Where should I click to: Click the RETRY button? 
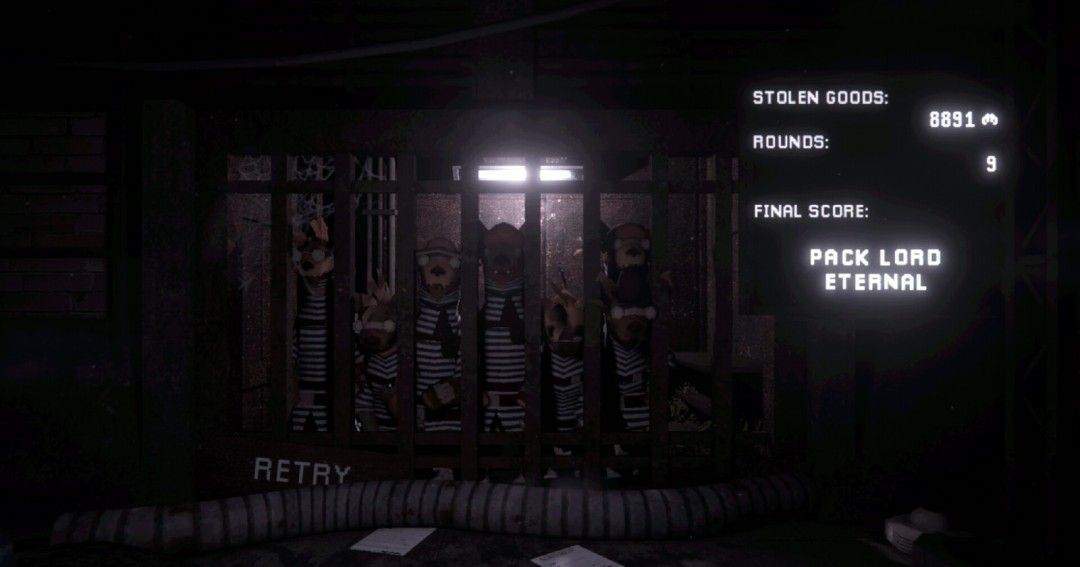tap(302, 471)
